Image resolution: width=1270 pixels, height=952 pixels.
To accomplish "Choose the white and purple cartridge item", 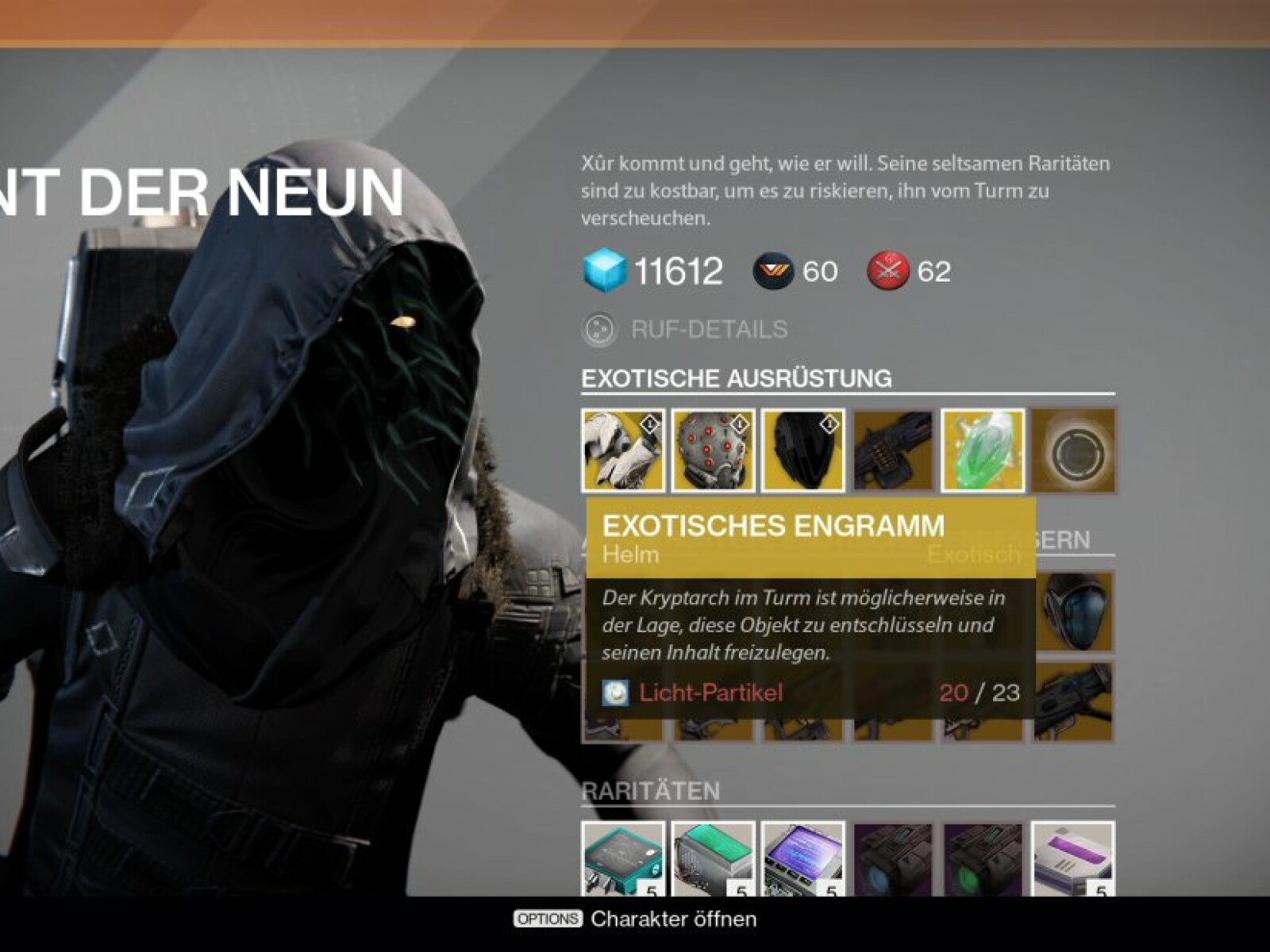I will point(1073,860).
